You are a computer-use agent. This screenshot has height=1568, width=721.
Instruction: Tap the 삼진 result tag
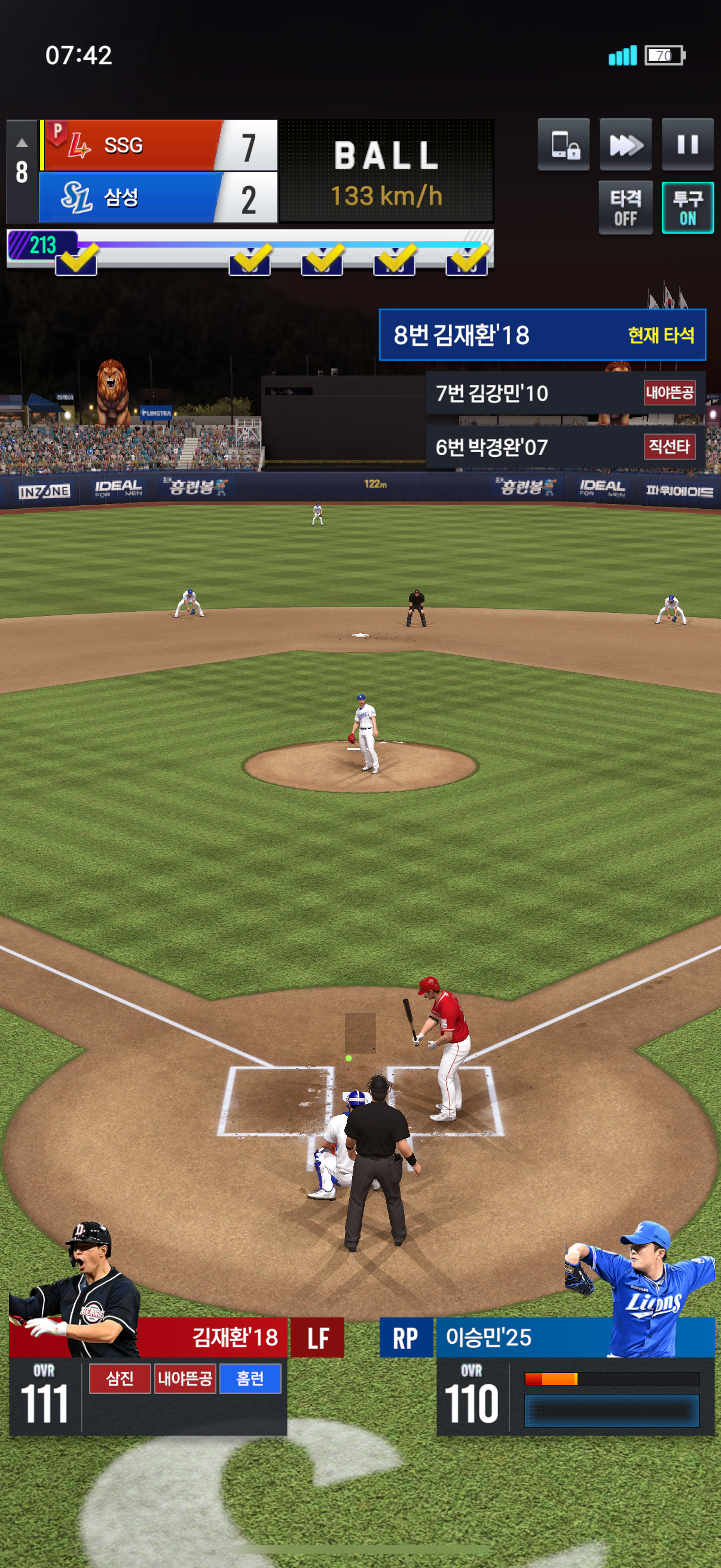coord(119,1378)
